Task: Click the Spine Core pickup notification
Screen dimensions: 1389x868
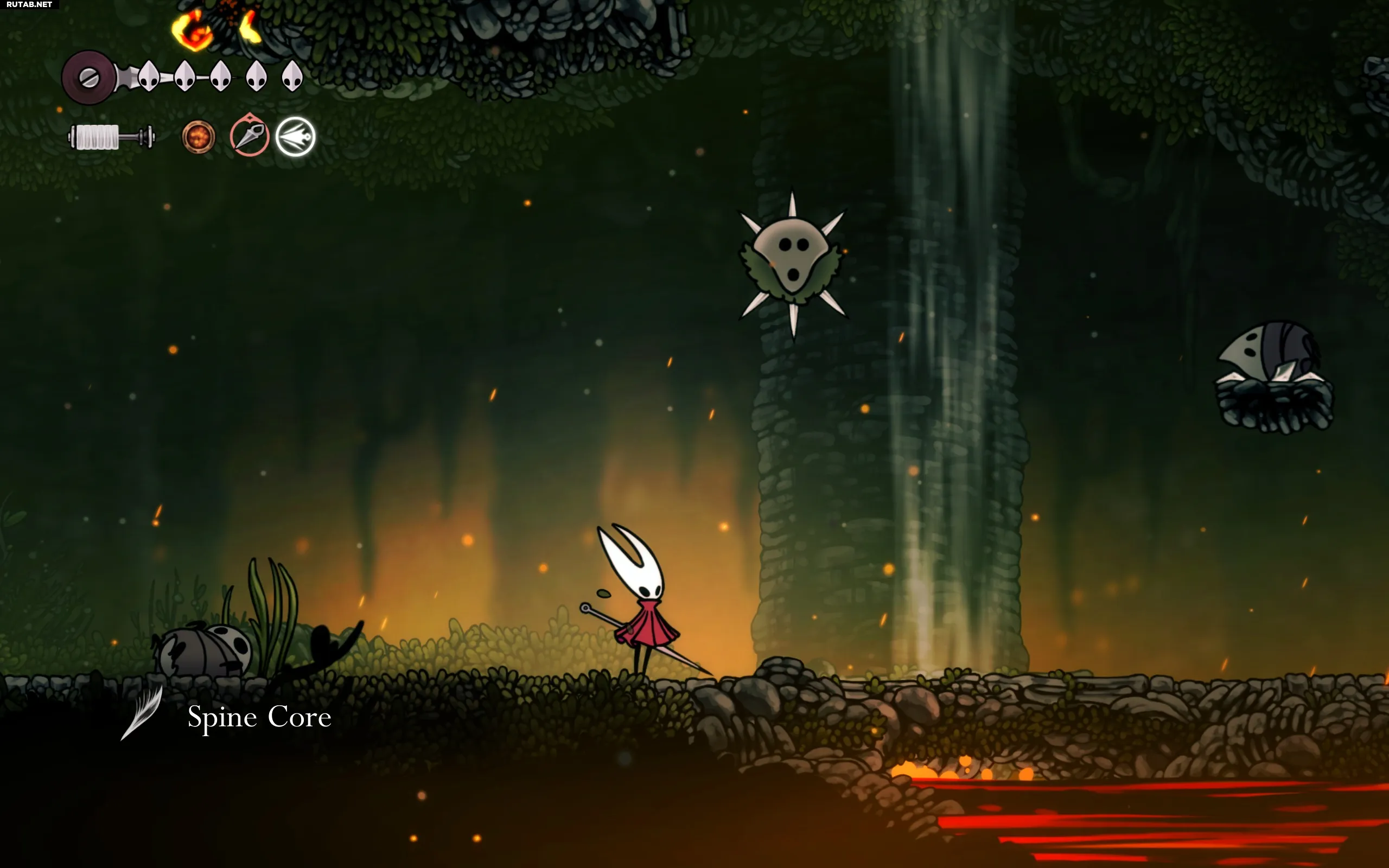Action: pyautogui.click(x=258, y=717)
